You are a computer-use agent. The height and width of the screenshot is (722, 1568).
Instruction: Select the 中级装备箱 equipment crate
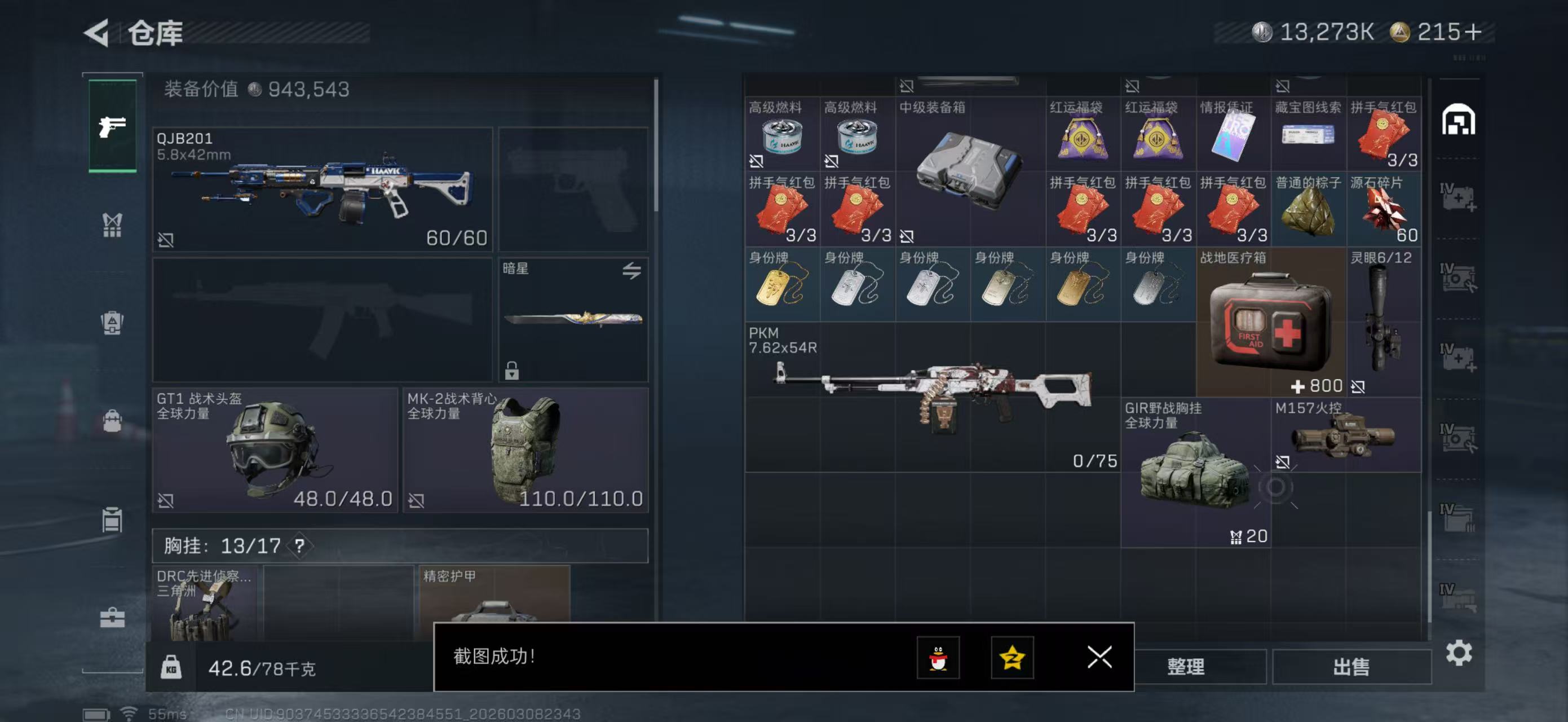(970, 171)
